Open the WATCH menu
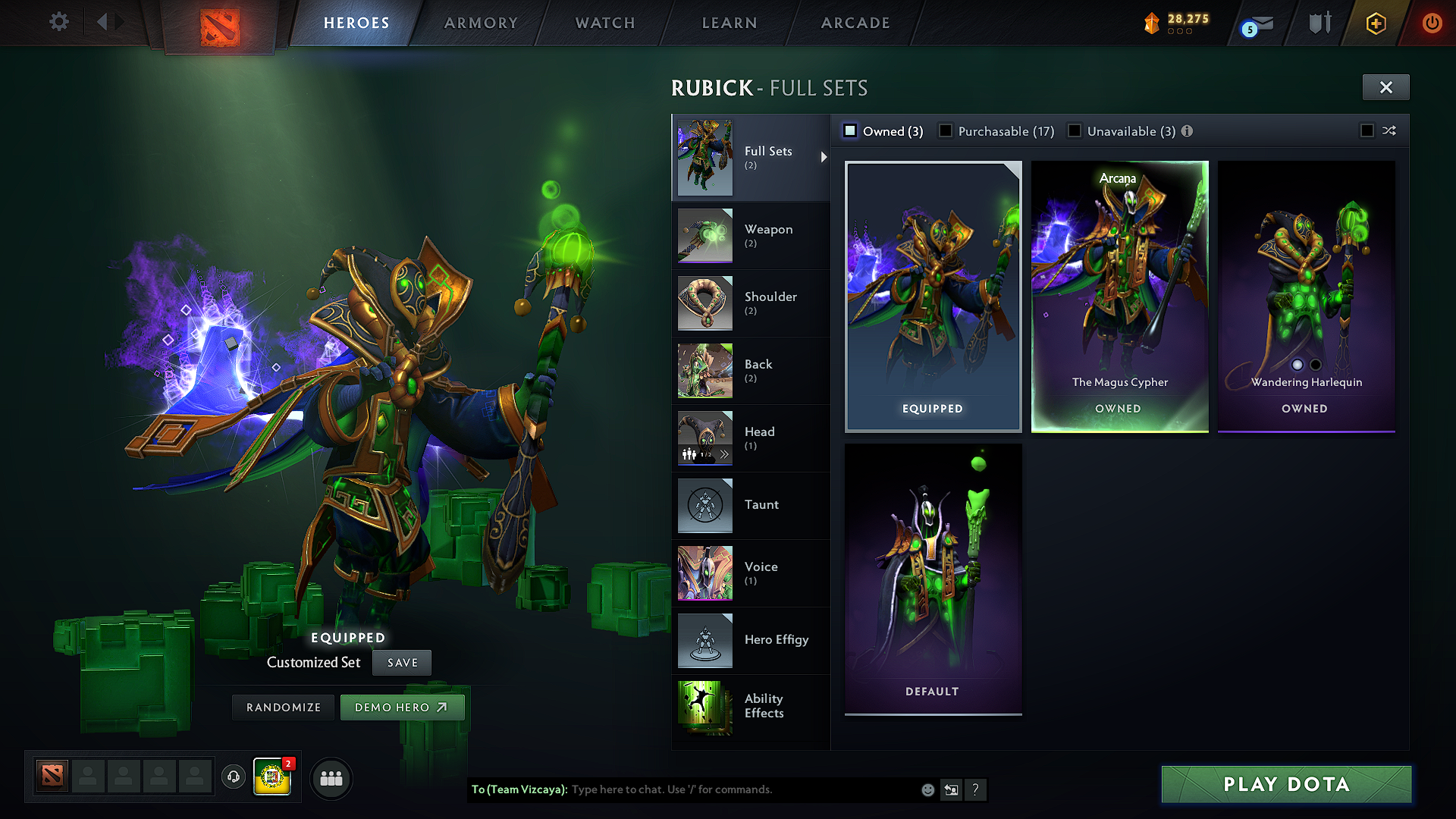 pyautogui.click(x=603, y=23)
